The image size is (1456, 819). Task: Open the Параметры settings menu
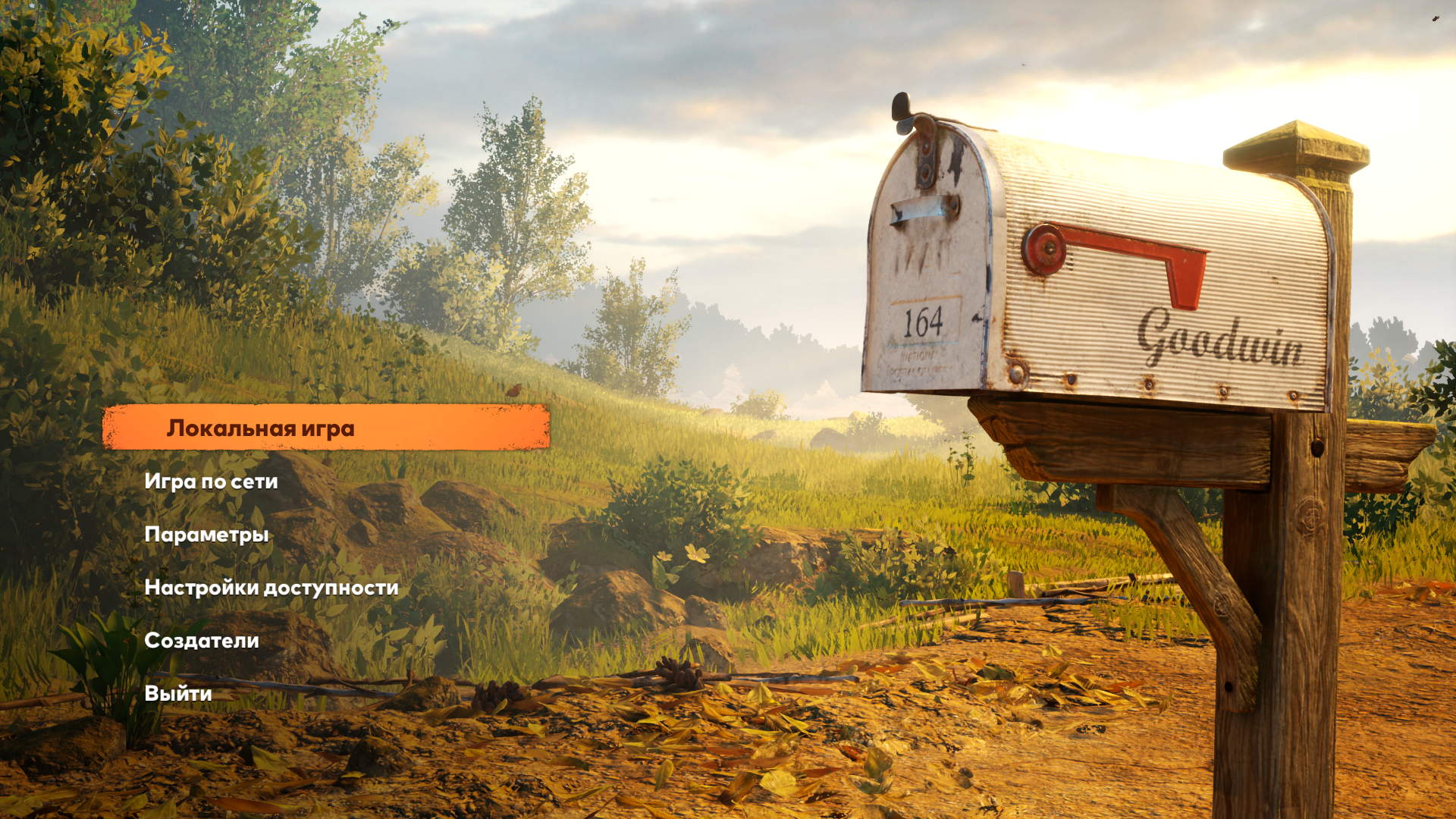point(206,535)
